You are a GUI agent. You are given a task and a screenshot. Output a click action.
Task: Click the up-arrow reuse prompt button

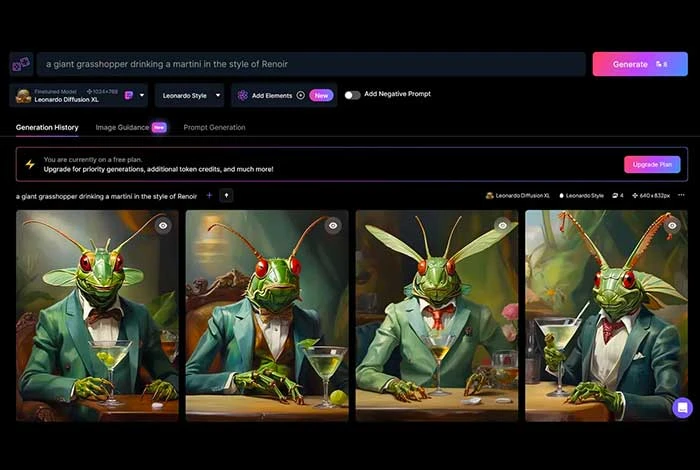tap(226, 195)
